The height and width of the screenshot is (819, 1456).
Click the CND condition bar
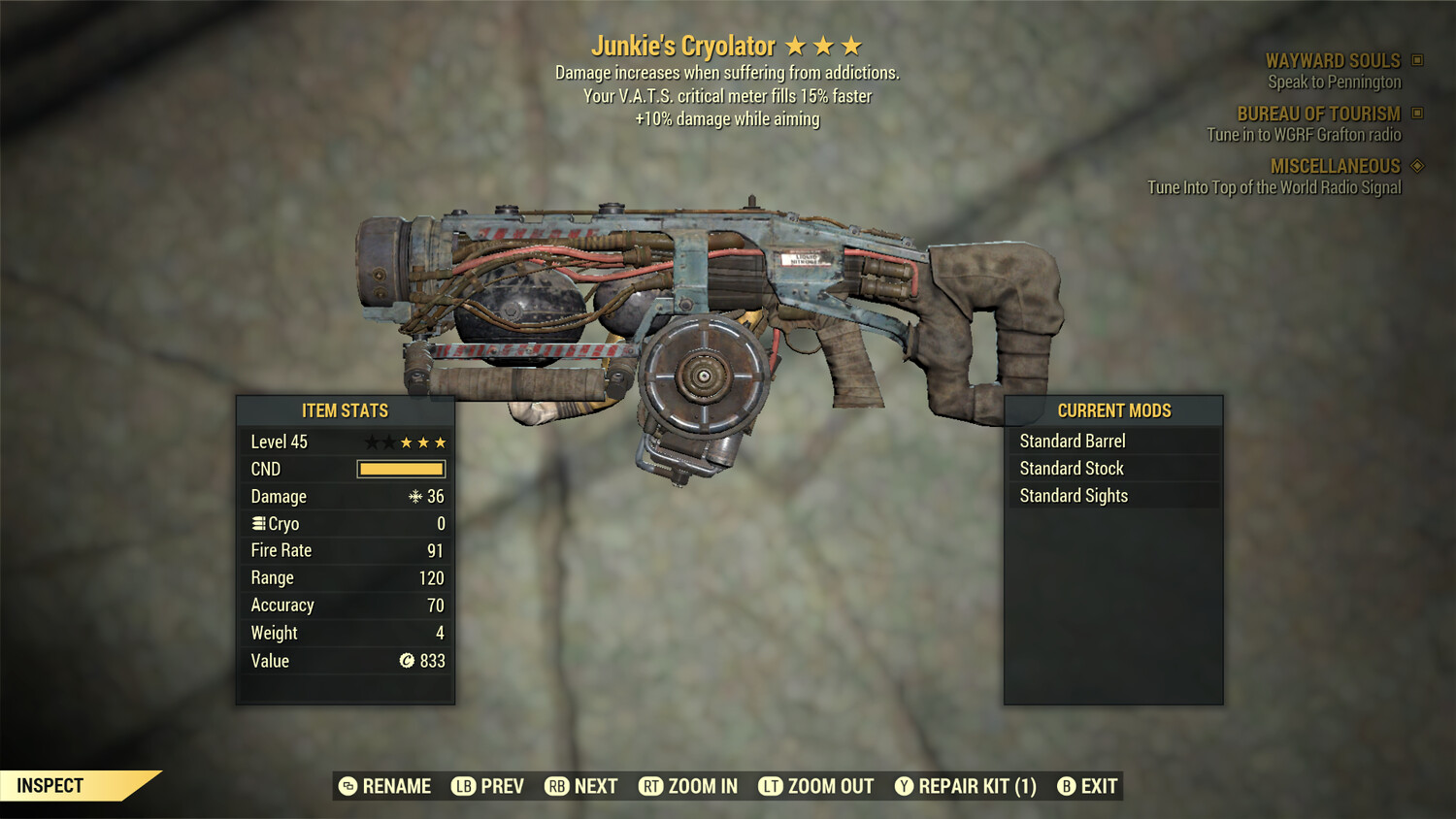[401, 469]
